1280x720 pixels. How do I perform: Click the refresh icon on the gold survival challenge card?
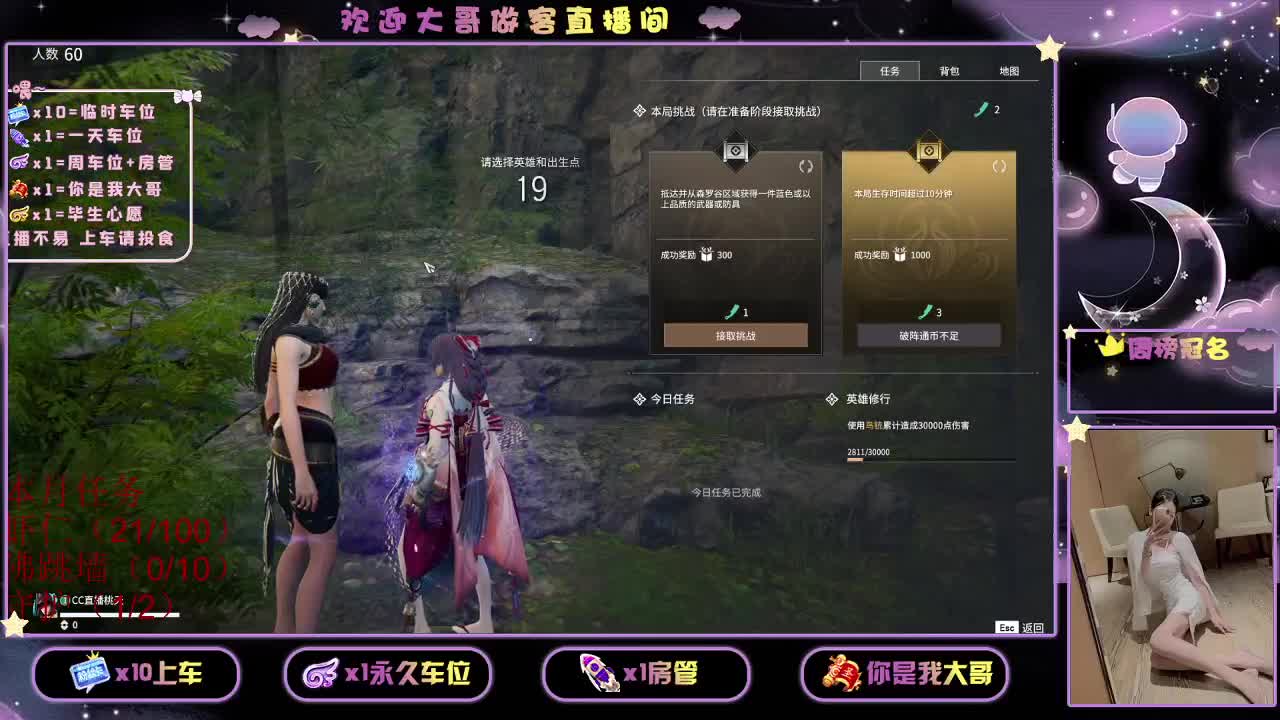click(x=998, y=167)
